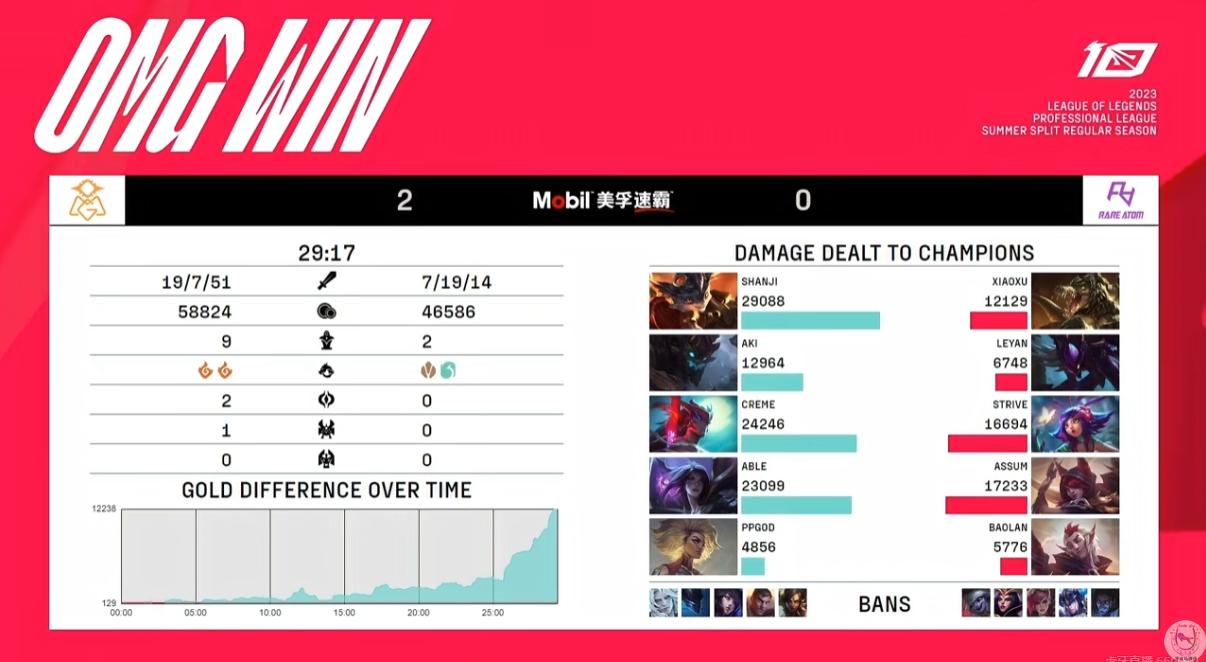Click the Rare Atom team logo

coord(1120,200)
